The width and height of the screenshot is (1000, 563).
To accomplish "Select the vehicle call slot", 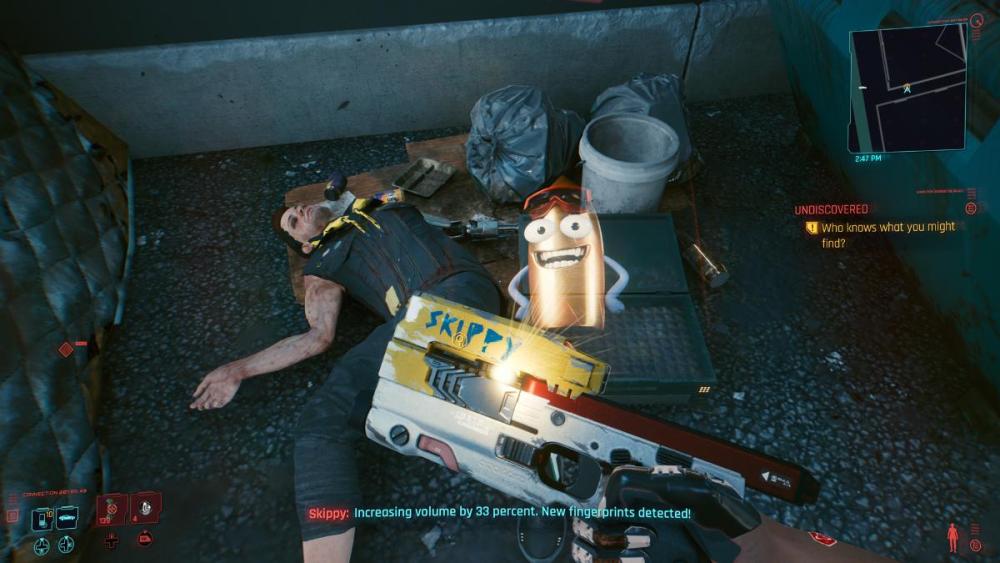I will (x=68, y=517).
